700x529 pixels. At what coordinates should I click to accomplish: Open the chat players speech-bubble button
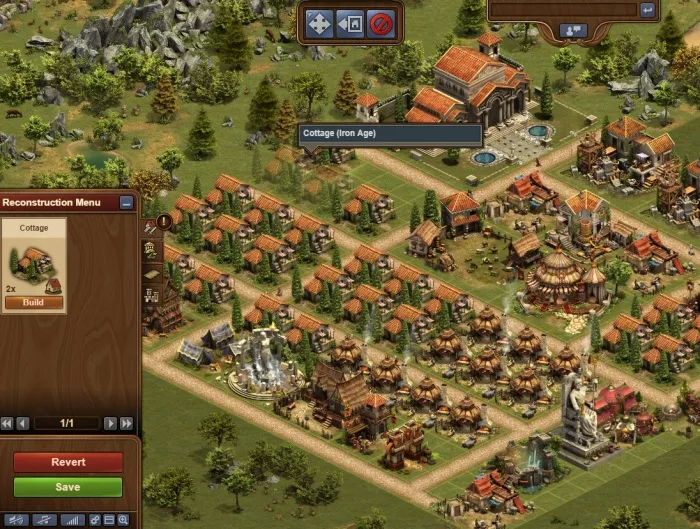pyautogui.click(x=574, y=31)
